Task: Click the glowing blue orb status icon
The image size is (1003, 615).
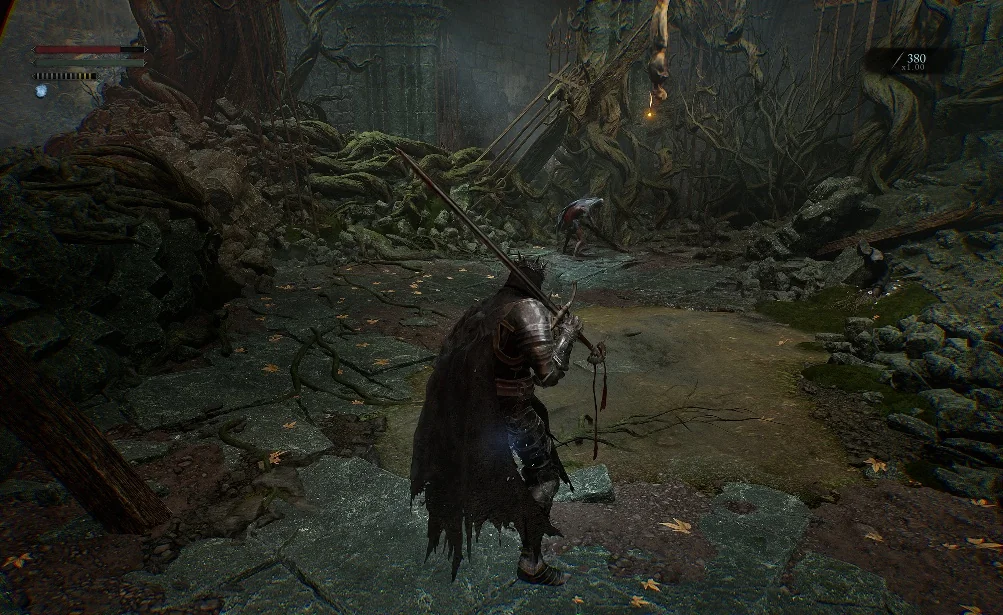Action: click(x=41, y=91)
